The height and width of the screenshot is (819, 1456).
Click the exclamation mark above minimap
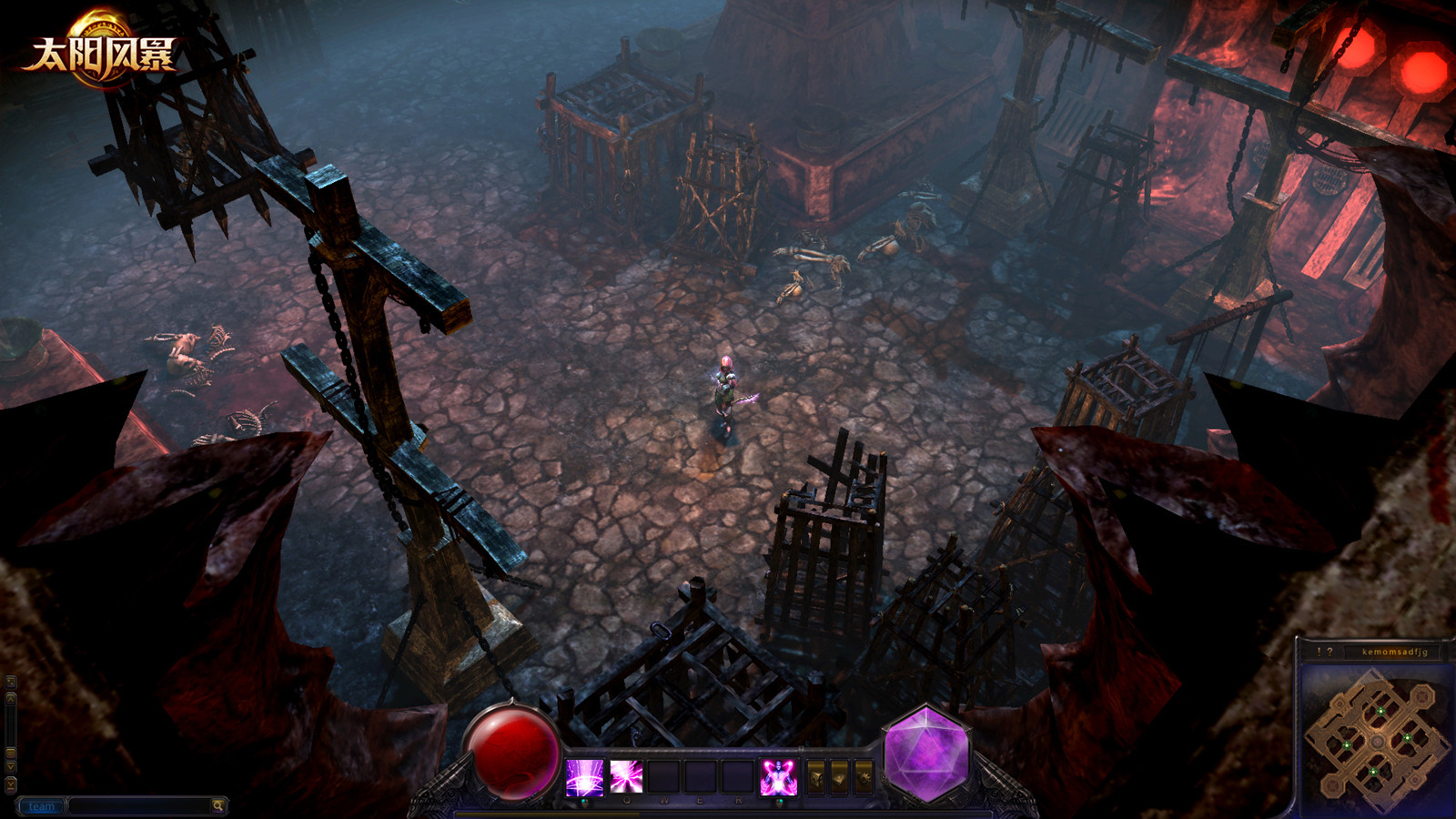point(1319,652)
